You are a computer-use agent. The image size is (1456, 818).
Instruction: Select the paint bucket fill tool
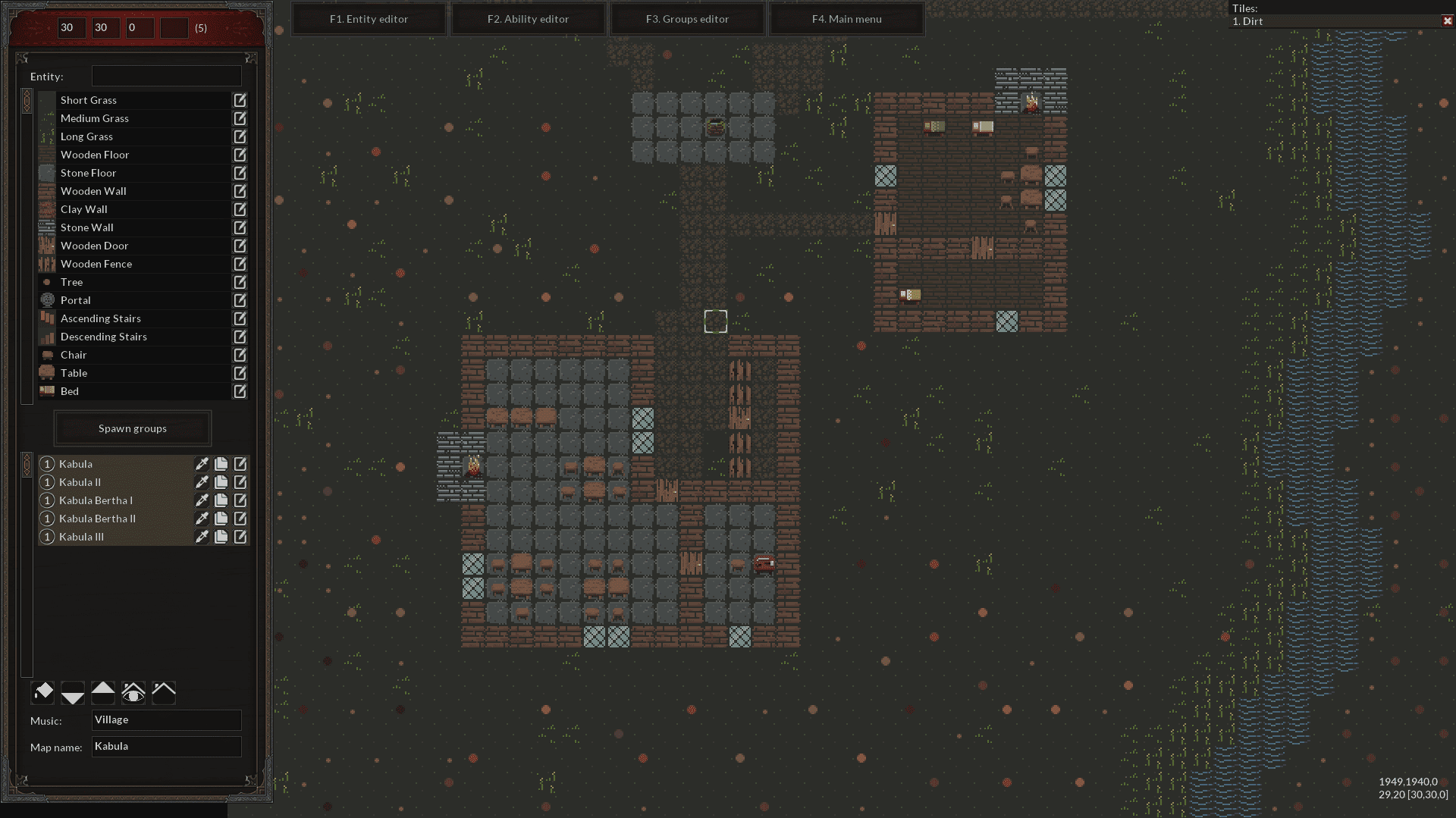[x=42, y=692]
